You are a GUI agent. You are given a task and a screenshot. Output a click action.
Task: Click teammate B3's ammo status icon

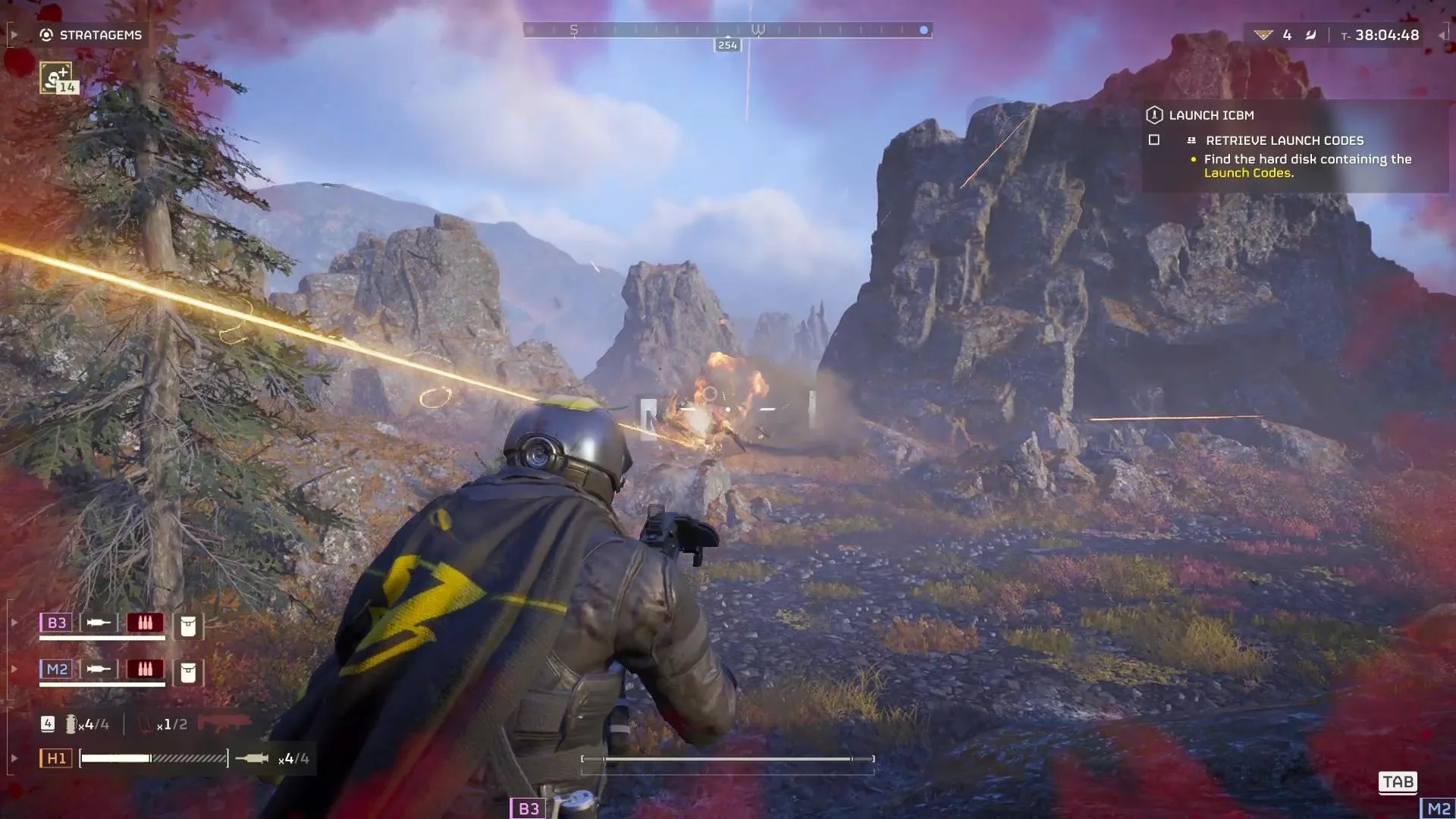pyautogui.click(x=145, y=623)
